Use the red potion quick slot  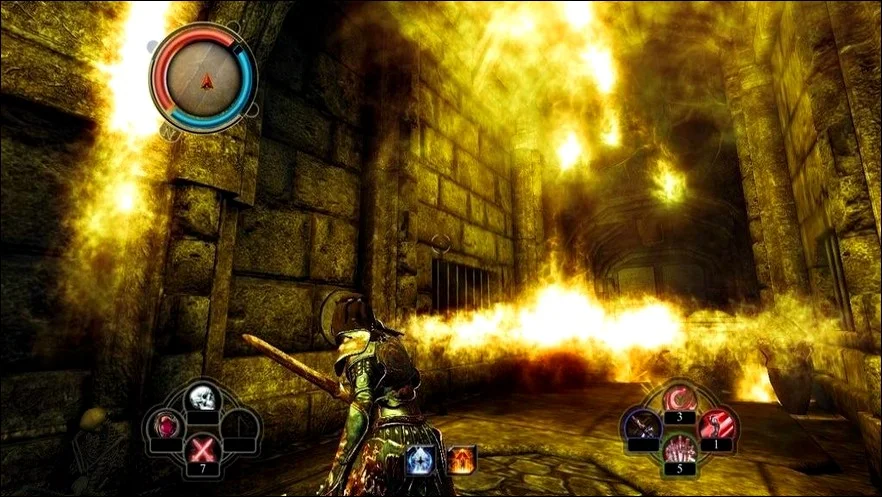click(x=165, y=427)
